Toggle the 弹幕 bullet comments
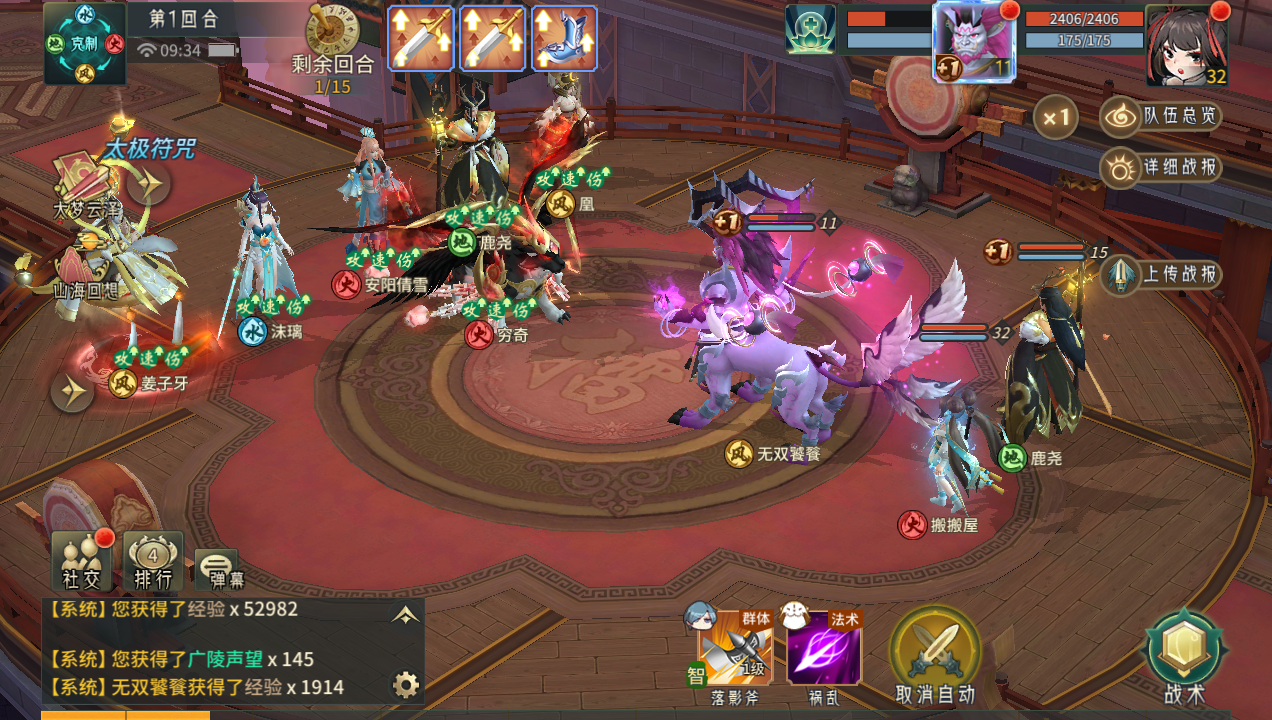The height and width of the screenshot is (720, 1272). [x=217, y=568]
